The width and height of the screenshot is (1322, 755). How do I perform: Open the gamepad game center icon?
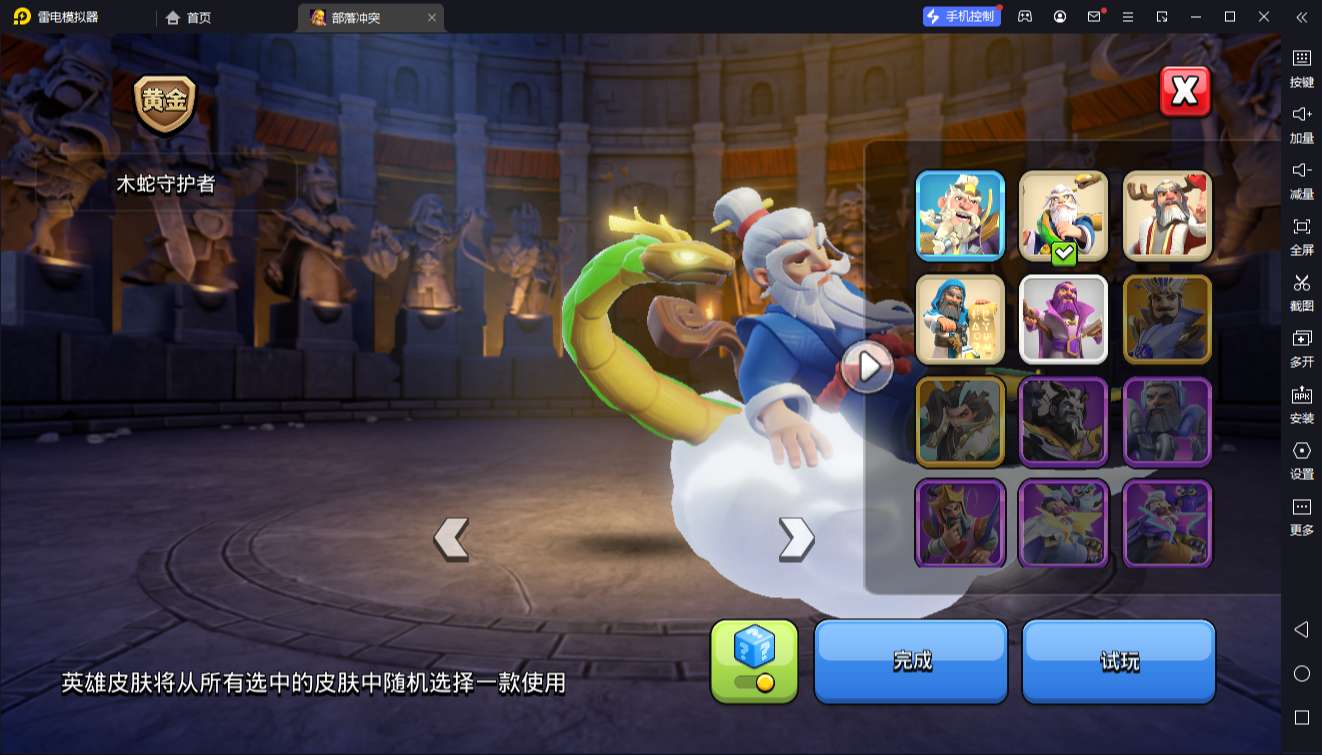1023,17
